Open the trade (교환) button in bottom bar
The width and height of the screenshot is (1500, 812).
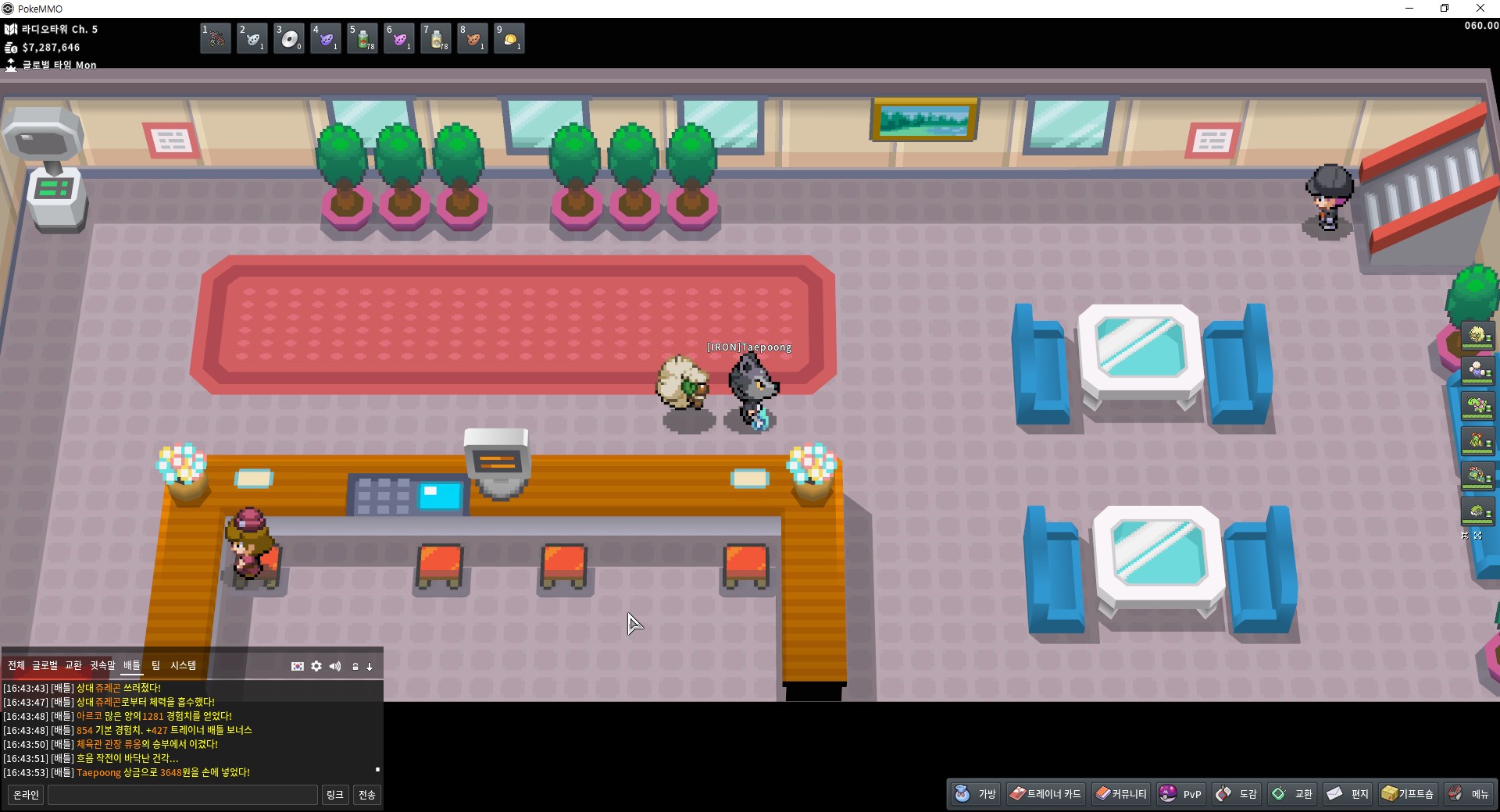pos(1292,794)
